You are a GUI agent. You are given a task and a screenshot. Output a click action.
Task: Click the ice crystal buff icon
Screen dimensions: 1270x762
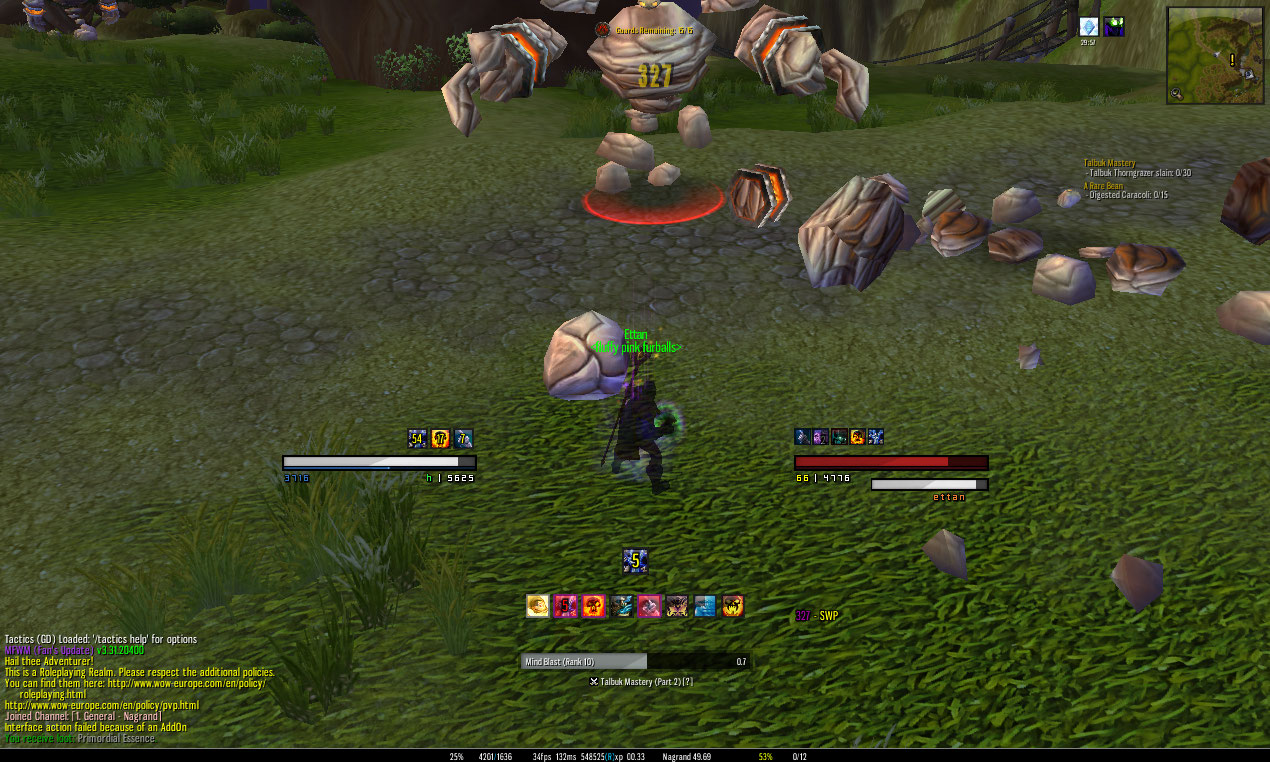(1089, 28)
